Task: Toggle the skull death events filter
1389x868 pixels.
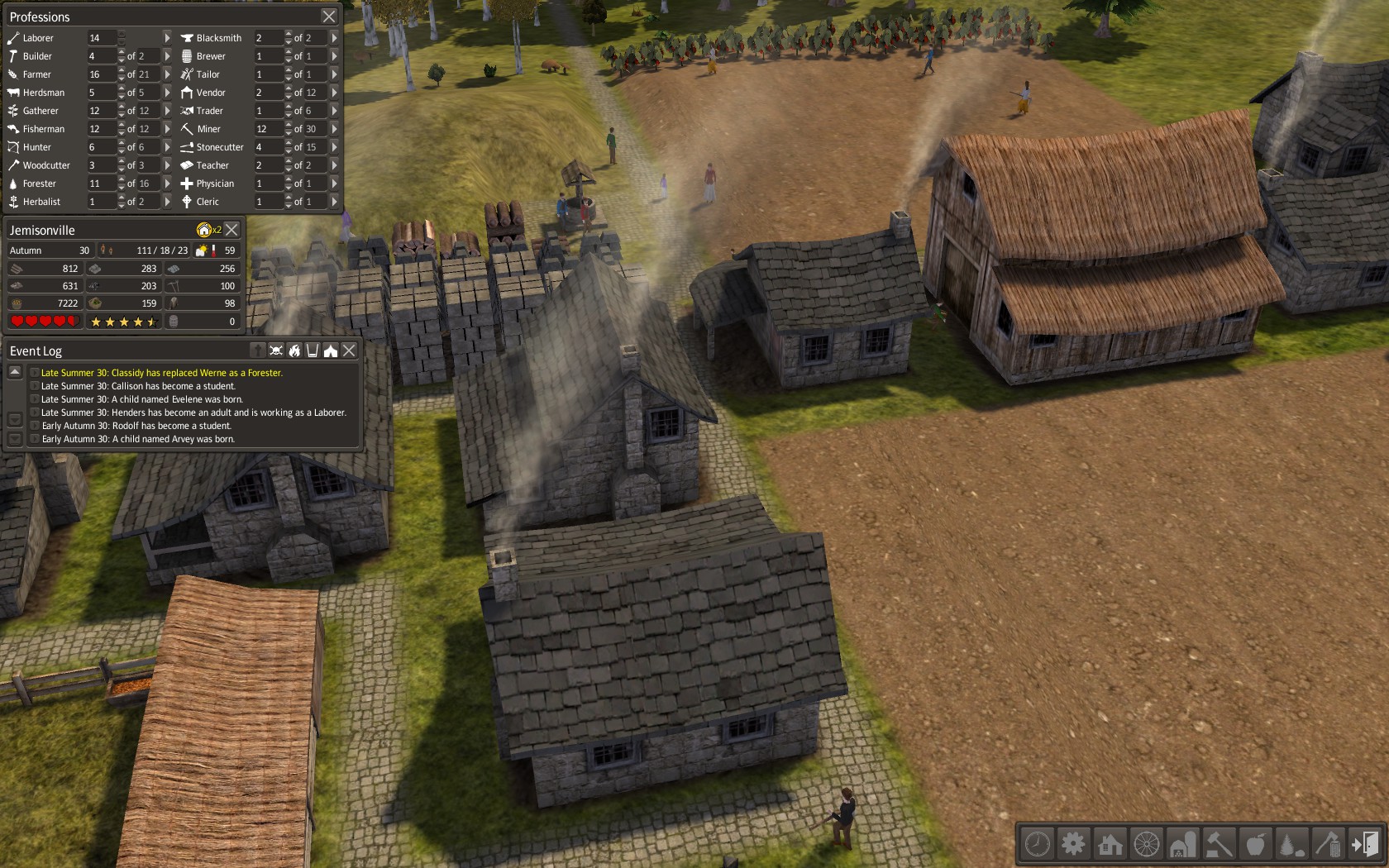Action: tap(276, 351)
